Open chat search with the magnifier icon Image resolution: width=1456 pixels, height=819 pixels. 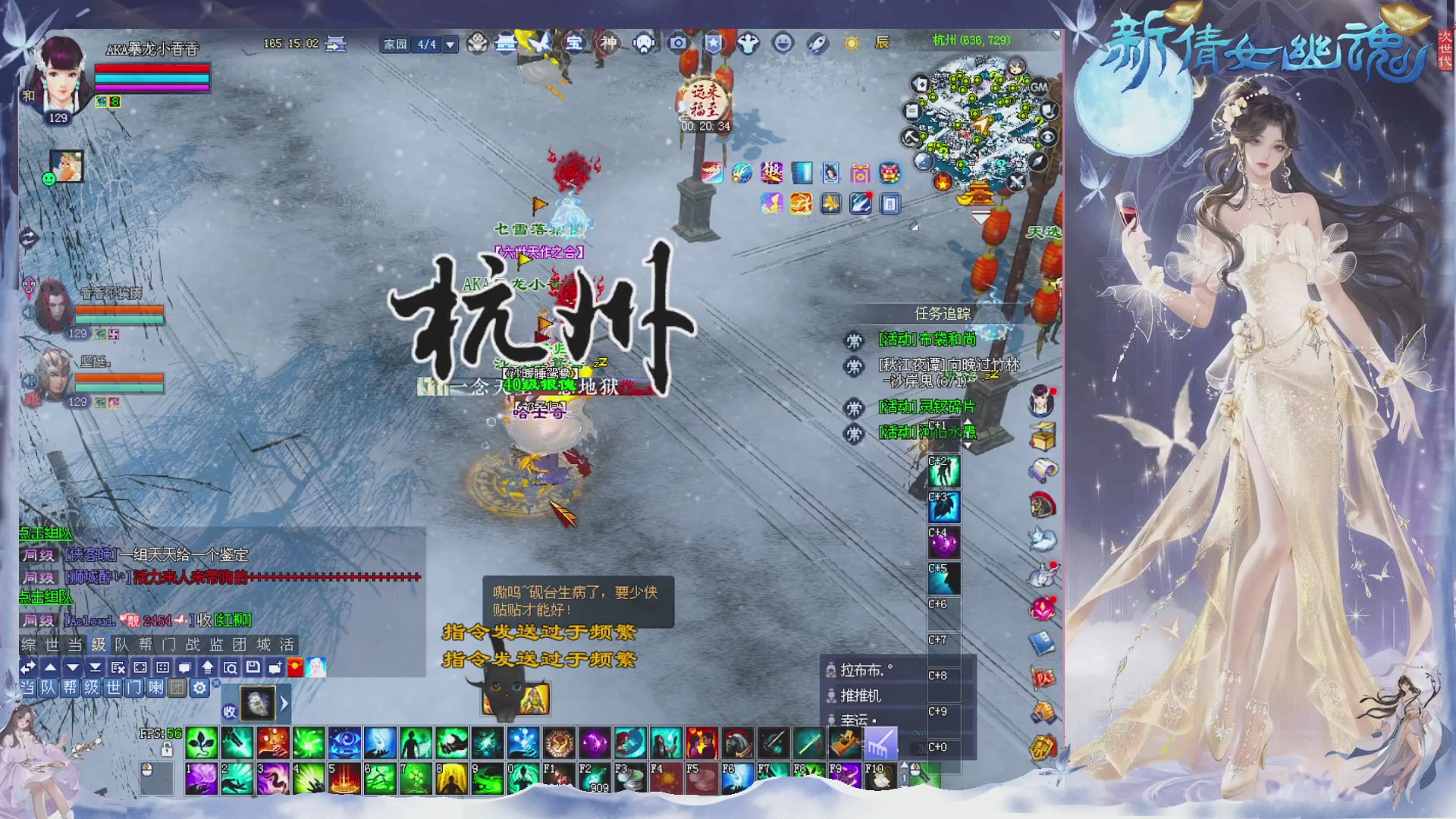(x=231, y=668)
